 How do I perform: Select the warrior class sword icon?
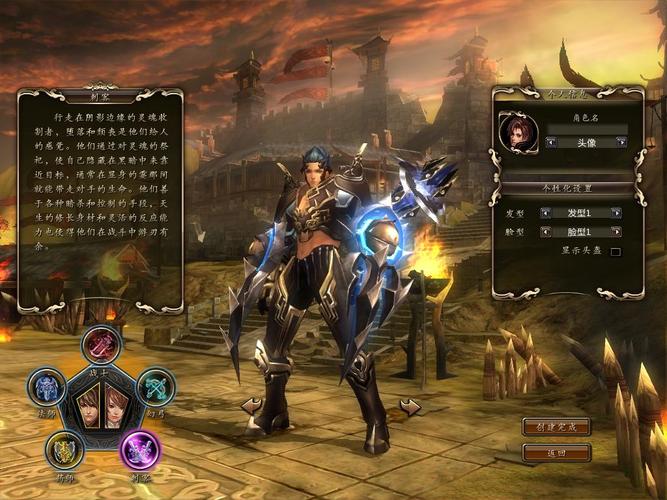click(x=102, y=346)
